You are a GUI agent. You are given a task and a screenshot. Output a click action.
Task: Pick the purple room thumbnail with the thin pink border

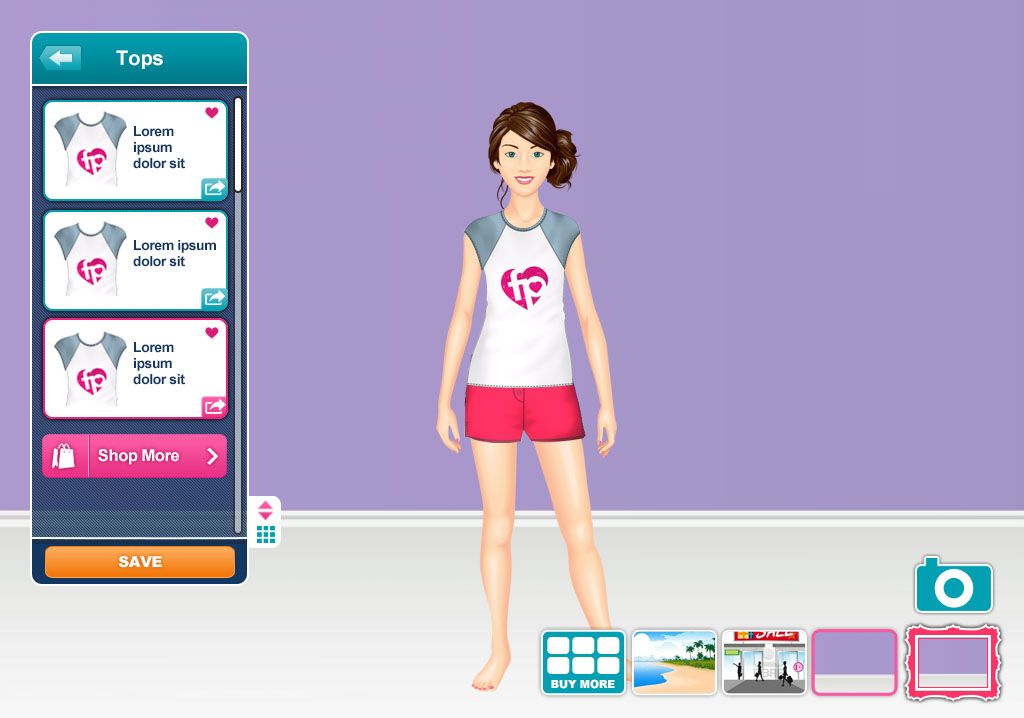pos(854,662)
